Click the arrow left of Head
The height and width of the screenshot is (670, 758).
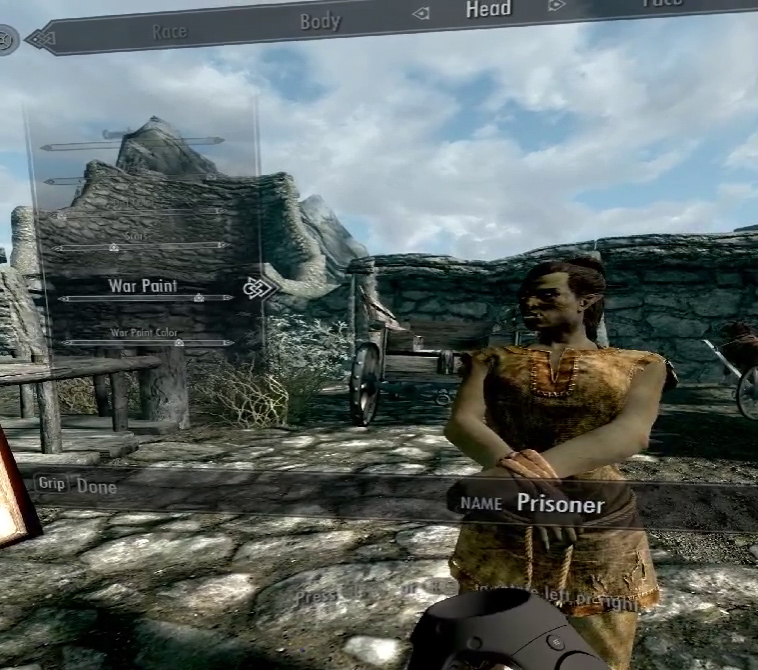[x=421, y=13]
